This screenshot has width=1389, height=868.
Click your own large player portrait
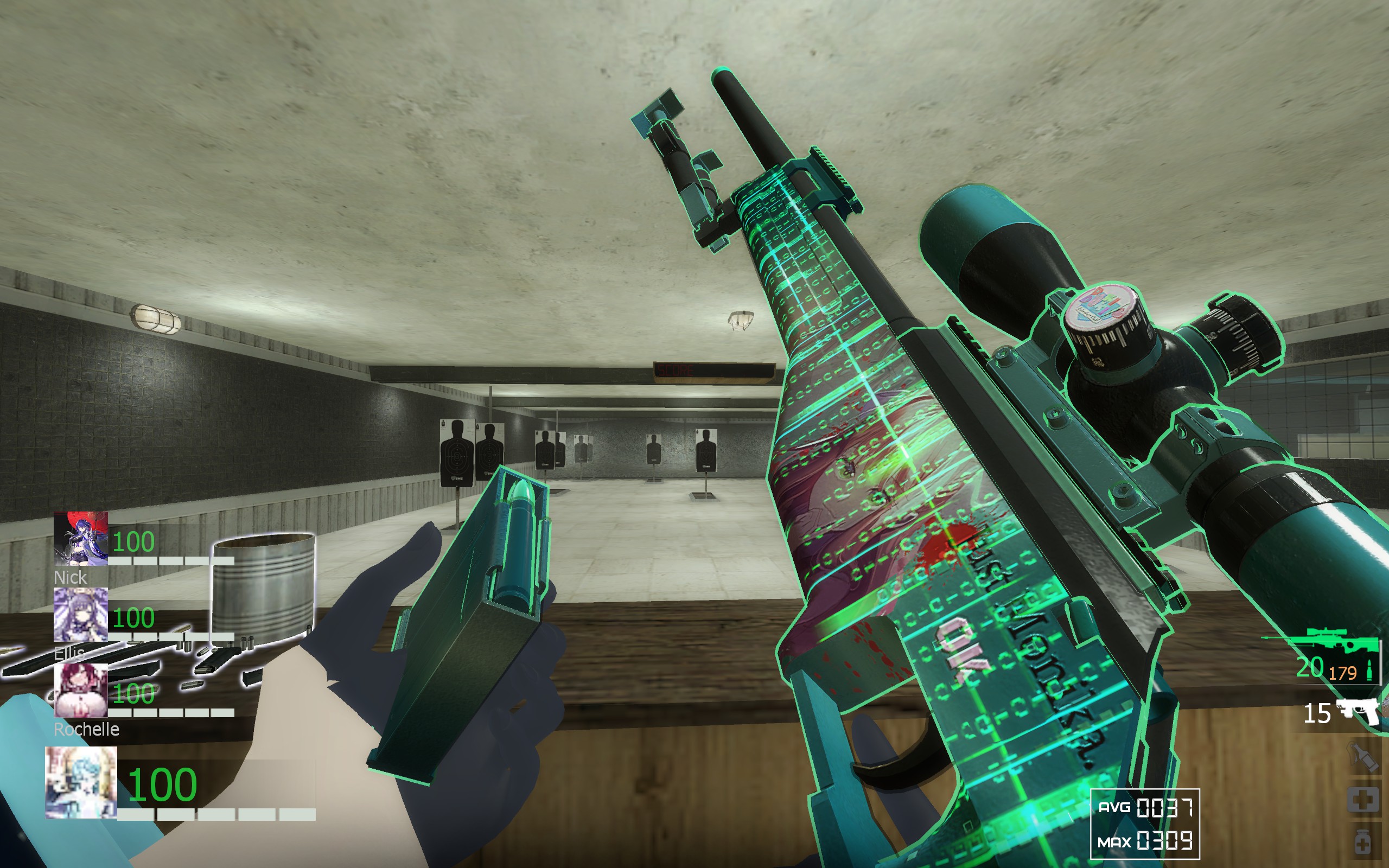(x=81, y=782)
